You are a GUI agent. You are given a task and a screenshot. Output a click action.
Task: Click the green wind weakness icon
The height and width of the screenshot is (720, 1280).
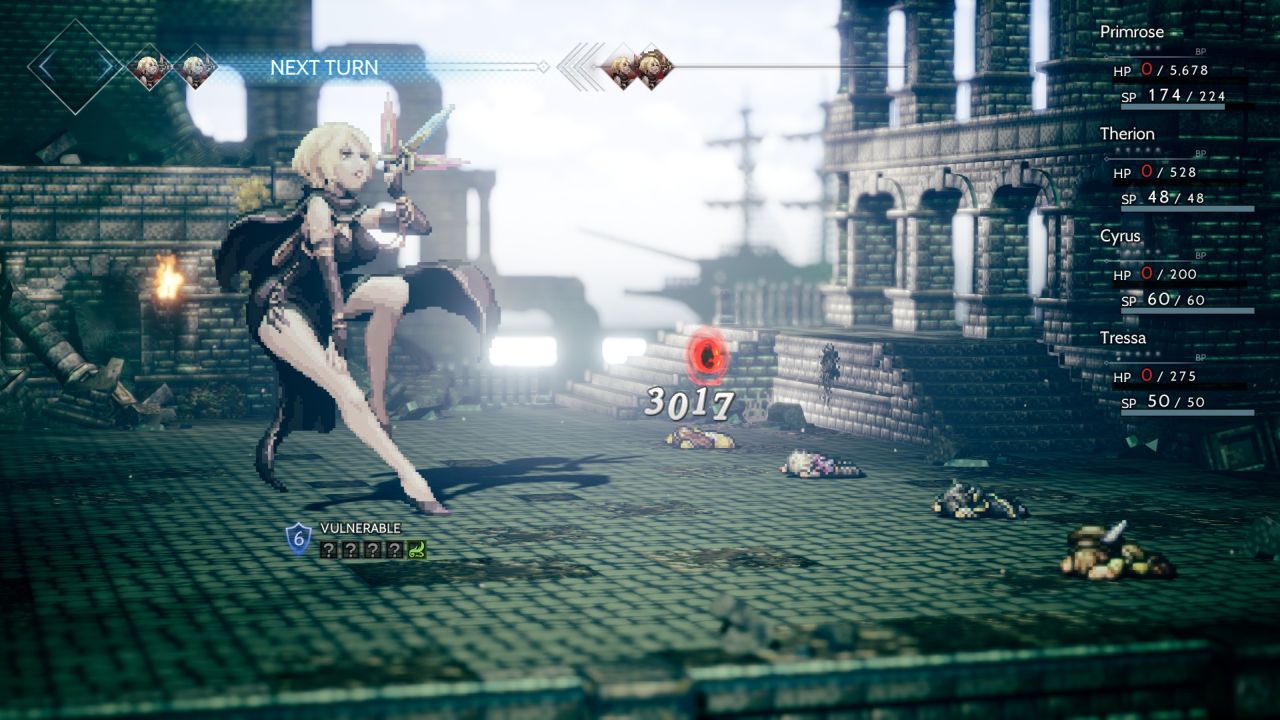pyautogui.click(x=417, y=549)
